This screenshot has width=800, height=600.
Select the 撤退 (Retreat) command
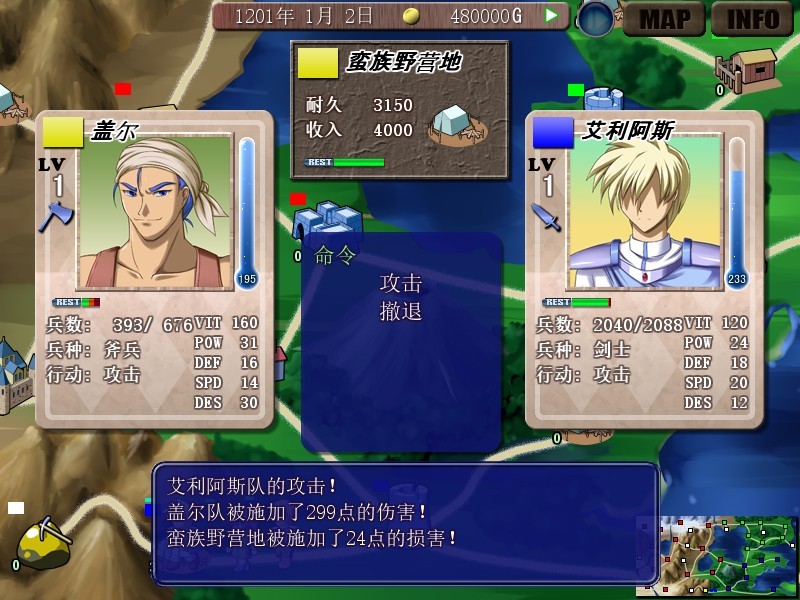400,311
